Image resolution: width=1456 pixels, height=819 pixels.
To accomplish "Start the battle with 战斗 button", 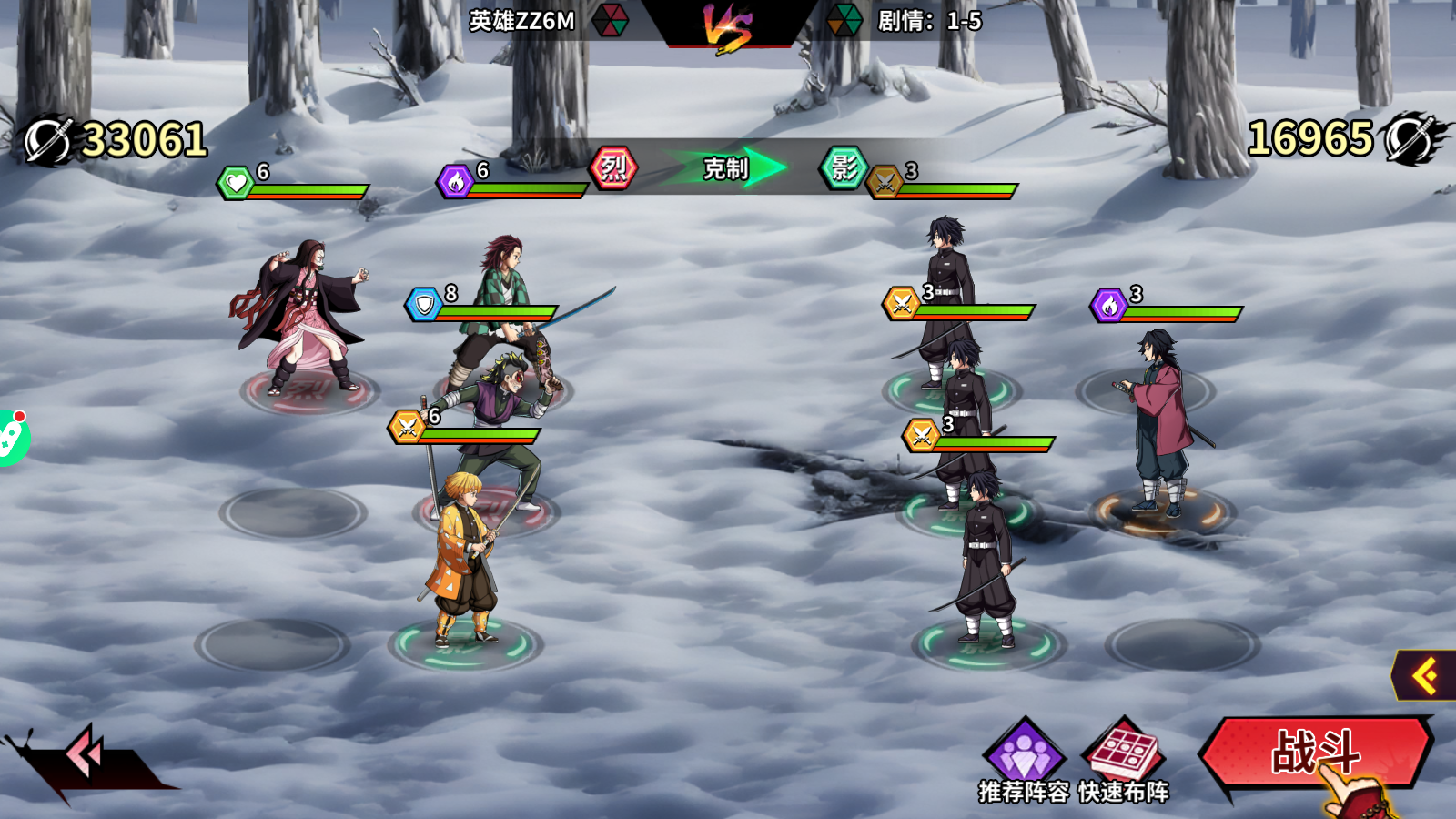I will point(1315,753).
